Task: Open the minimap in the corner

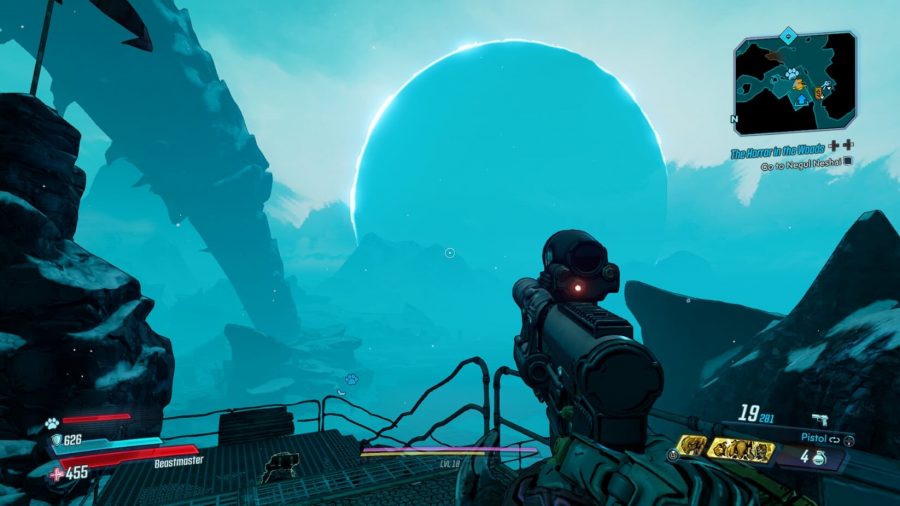Action: 794,82
